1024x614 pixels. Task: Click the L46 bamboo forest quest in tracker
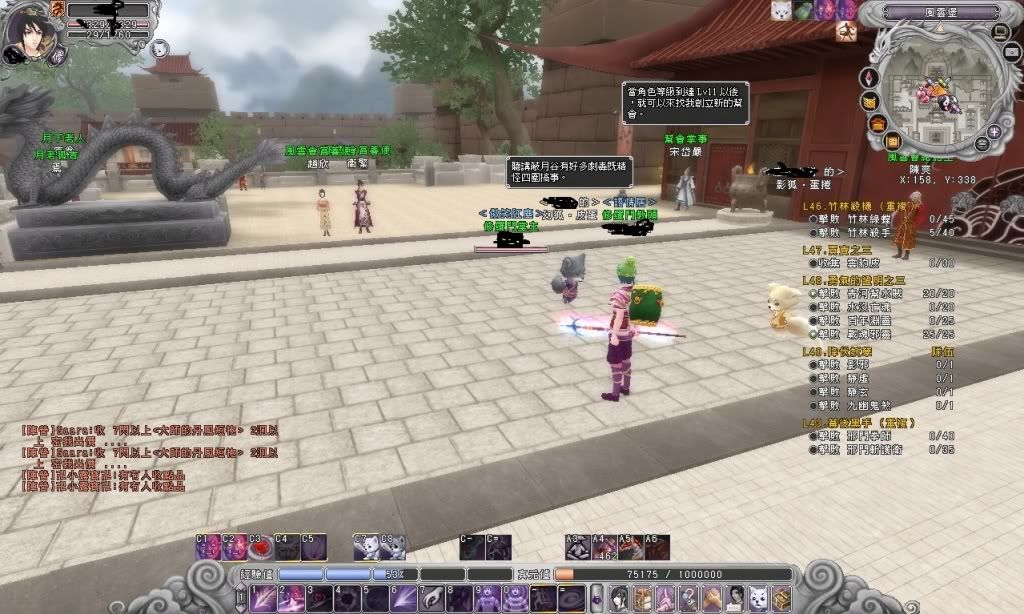pyautogui.click(x=850, y=207)
